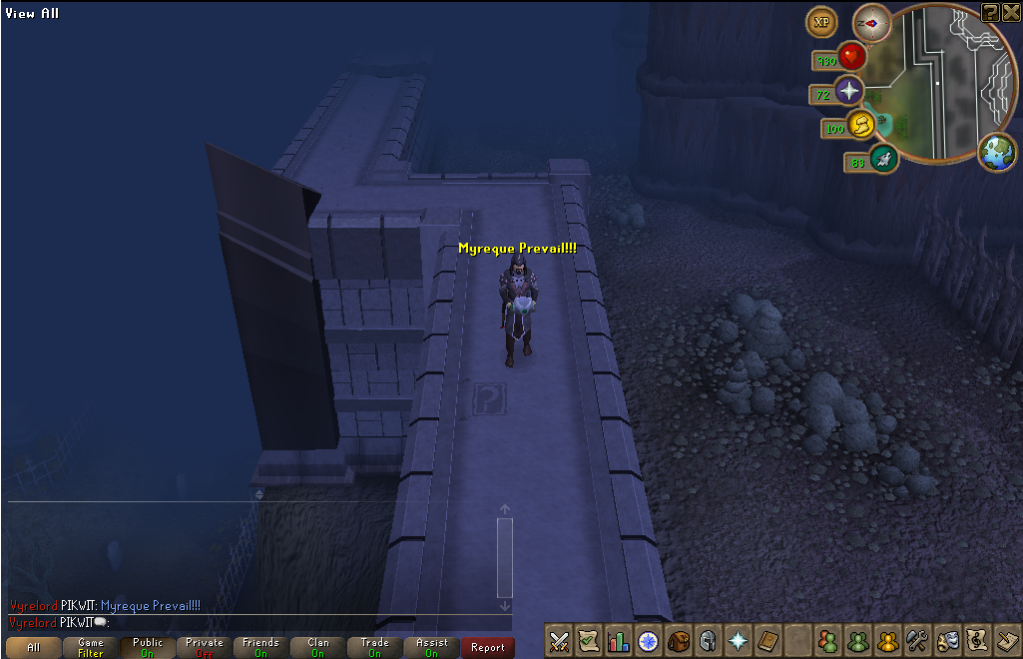Toggle the Trade chat filter
Viewport: 1023px width, 659px height.
point(375,647)
